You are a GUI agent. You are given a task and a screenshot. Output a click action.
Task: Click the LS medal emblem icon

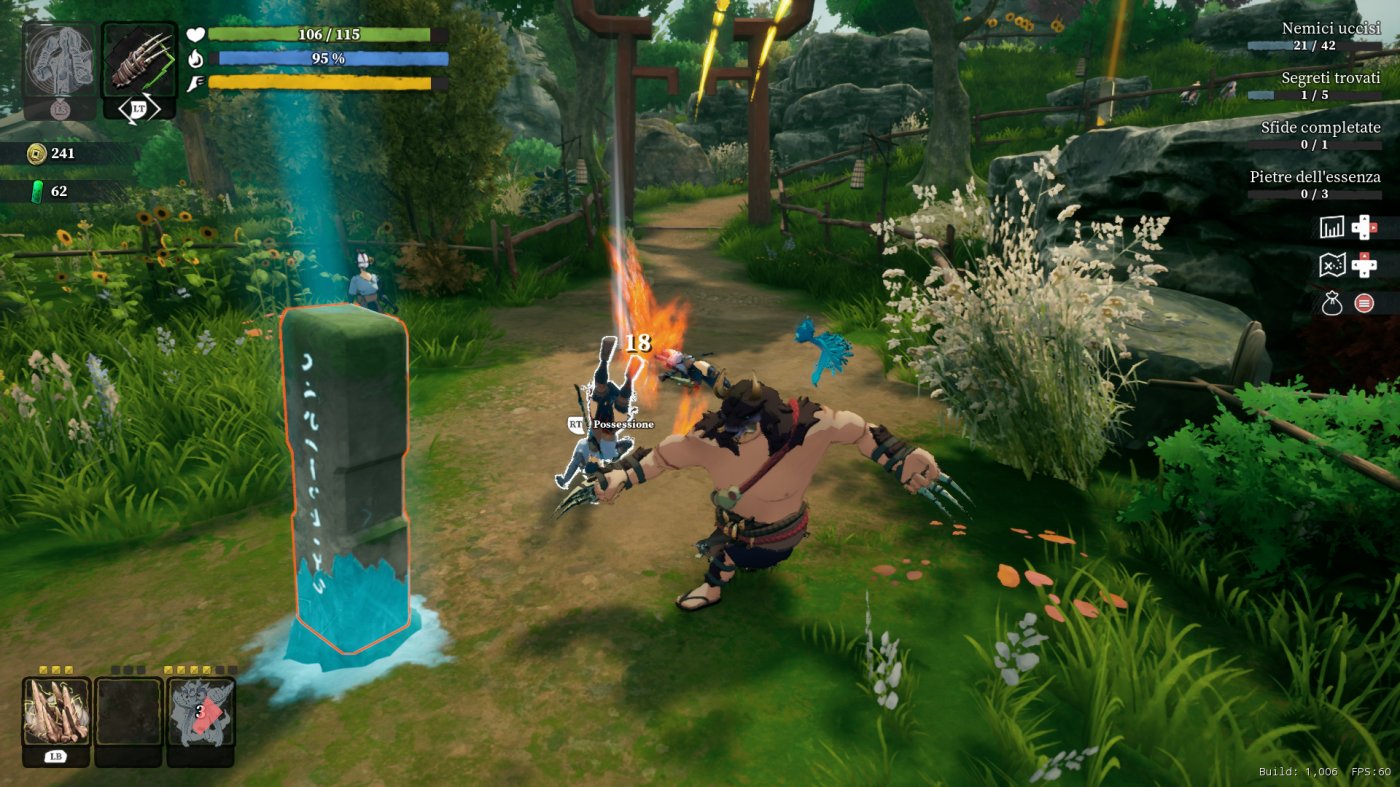(x=61, y=109)
